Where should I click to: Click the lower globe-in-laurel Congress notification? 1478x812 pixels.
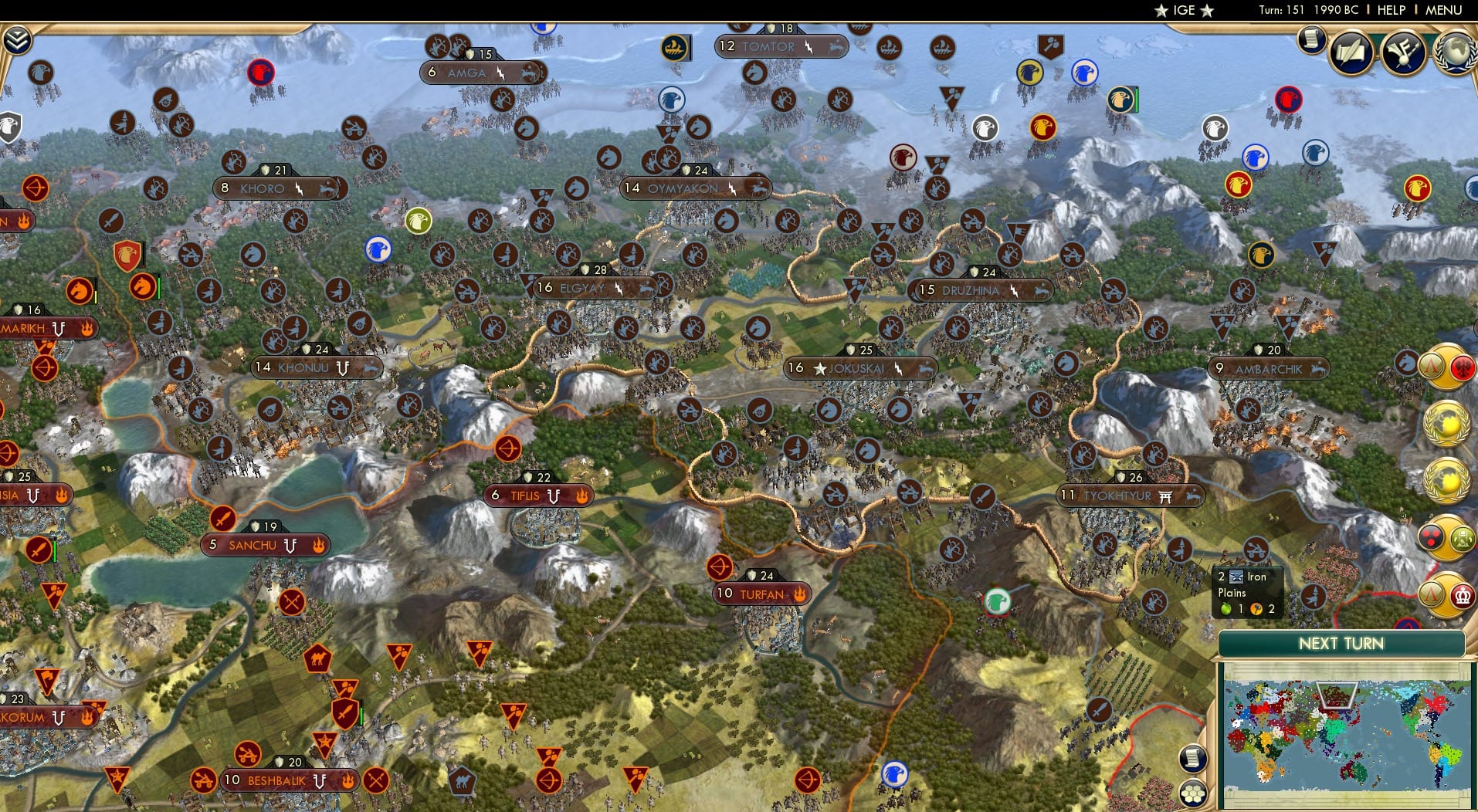pos(1444,478)
